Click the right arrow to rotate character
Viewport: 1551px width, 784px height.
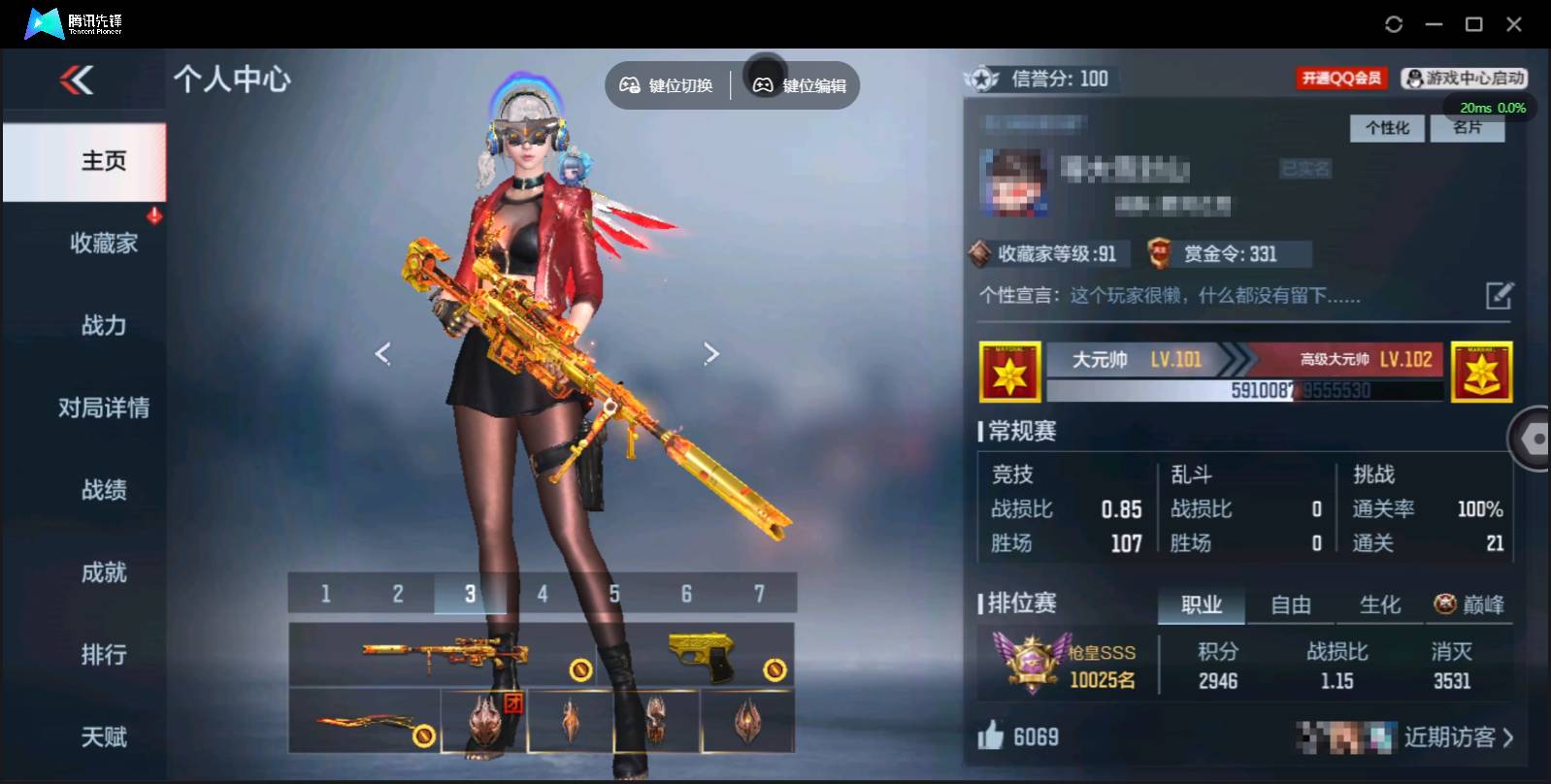[x=712, y=353]
